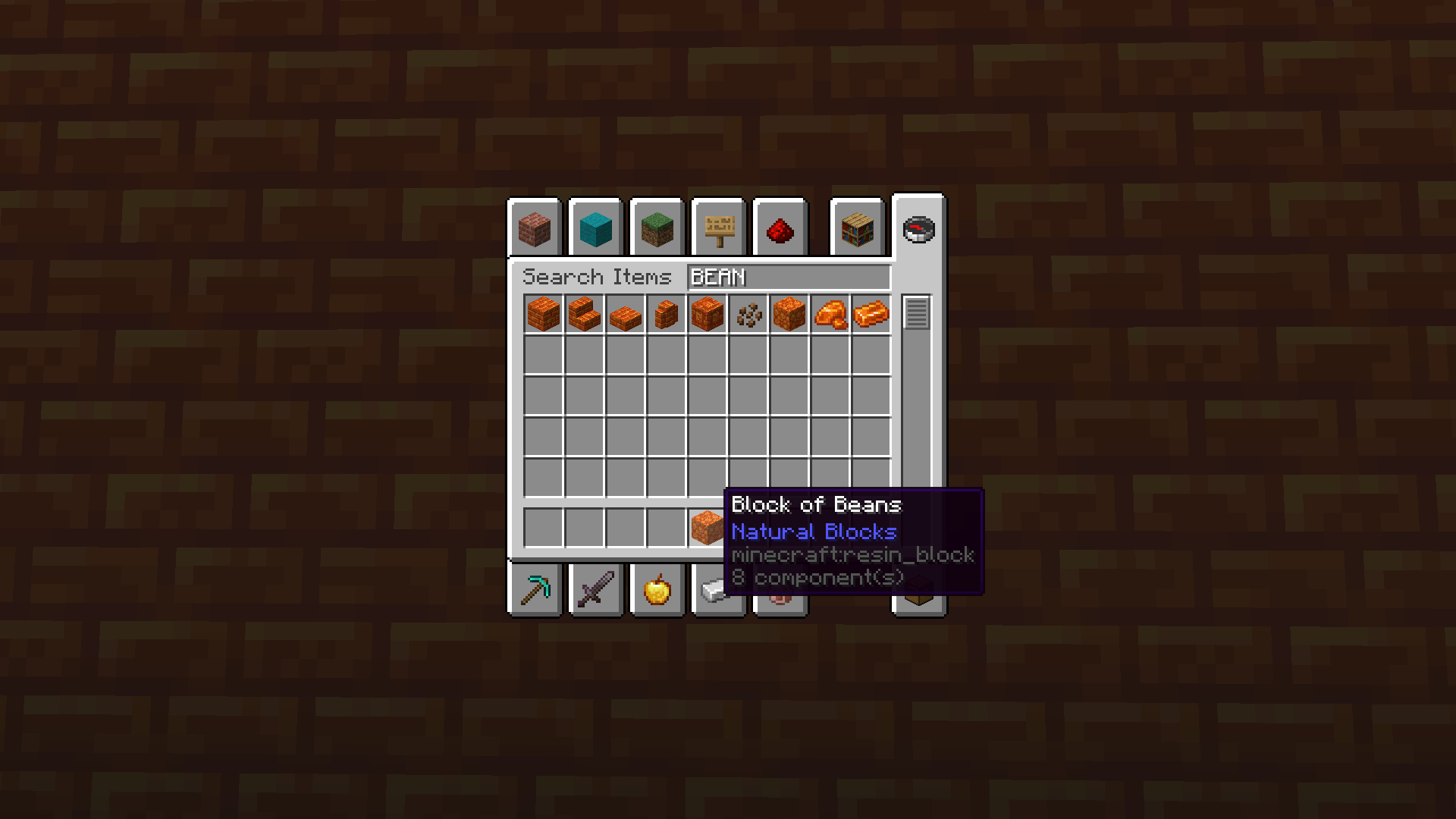Select the Resin Brick Stairs item

click(585, 315)
